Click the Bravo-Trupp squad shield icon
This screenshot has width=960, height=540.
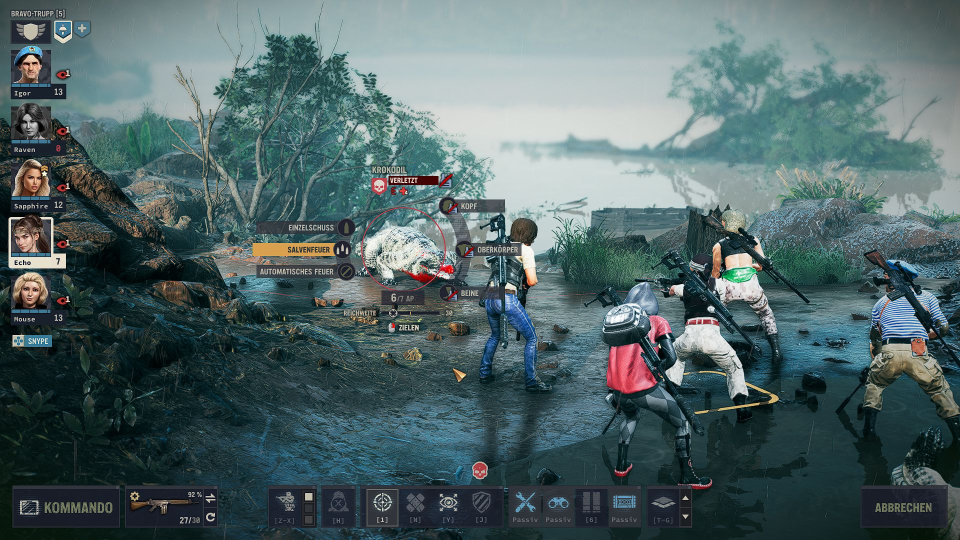[x=30, y=31]
